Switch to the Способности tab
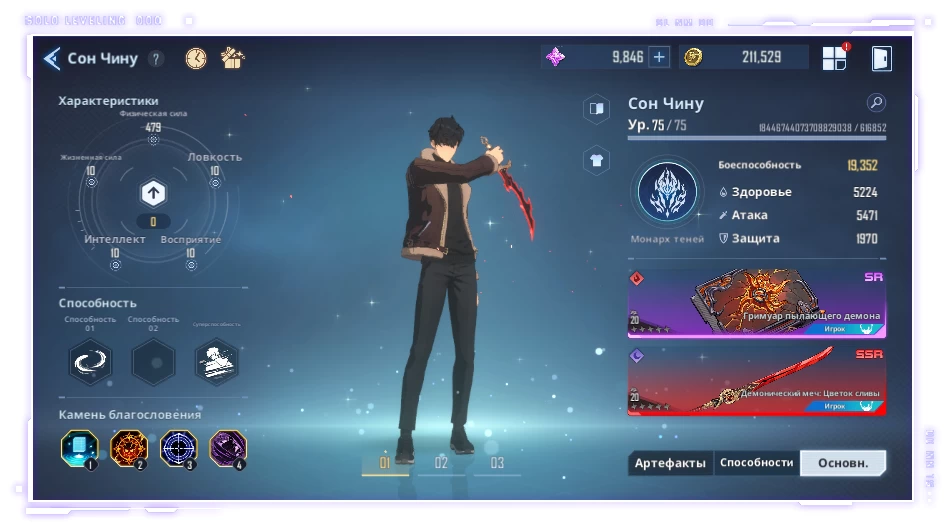The height and width of the screenshot is (530, 950). coord(756,463)
